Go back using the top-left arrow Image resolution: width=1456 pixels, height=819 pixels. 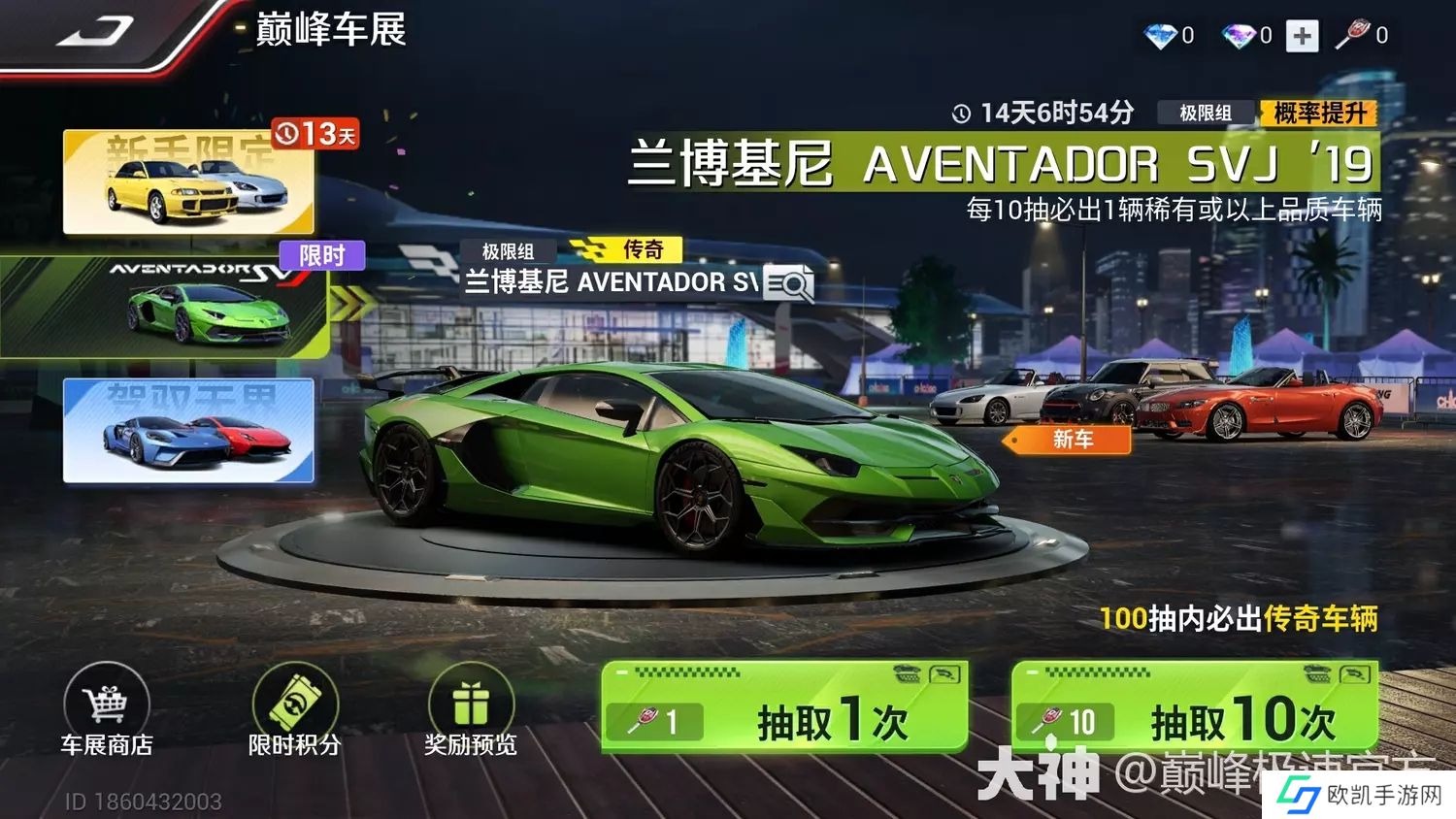[x=94, y=32]
